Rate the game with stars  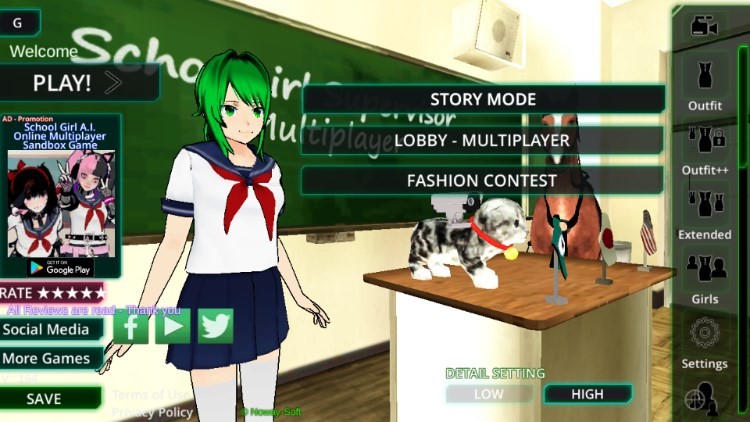pyautogui.click(x=52, y=293)
